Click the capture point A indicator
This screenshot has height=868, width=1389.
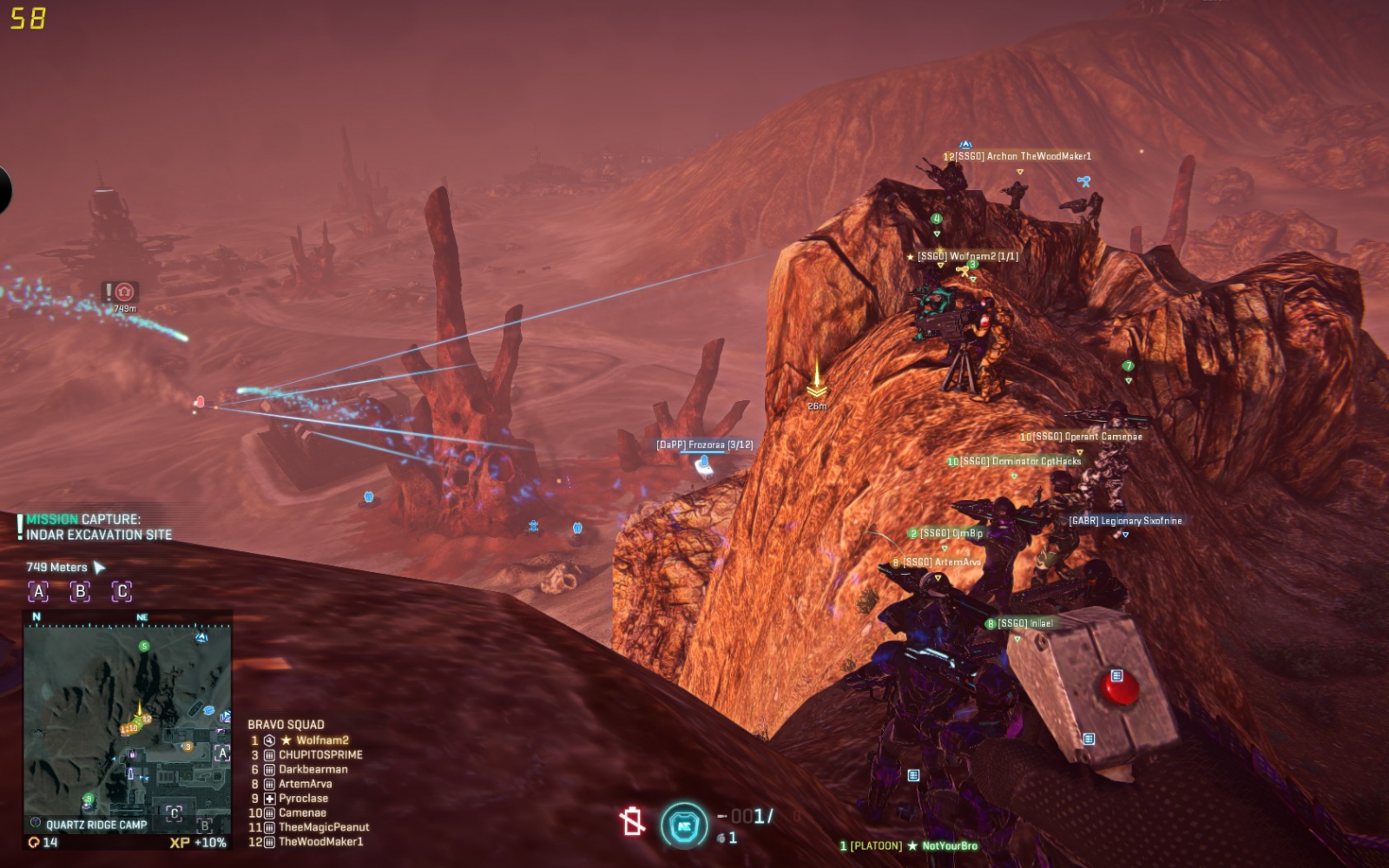coord(38,592)
